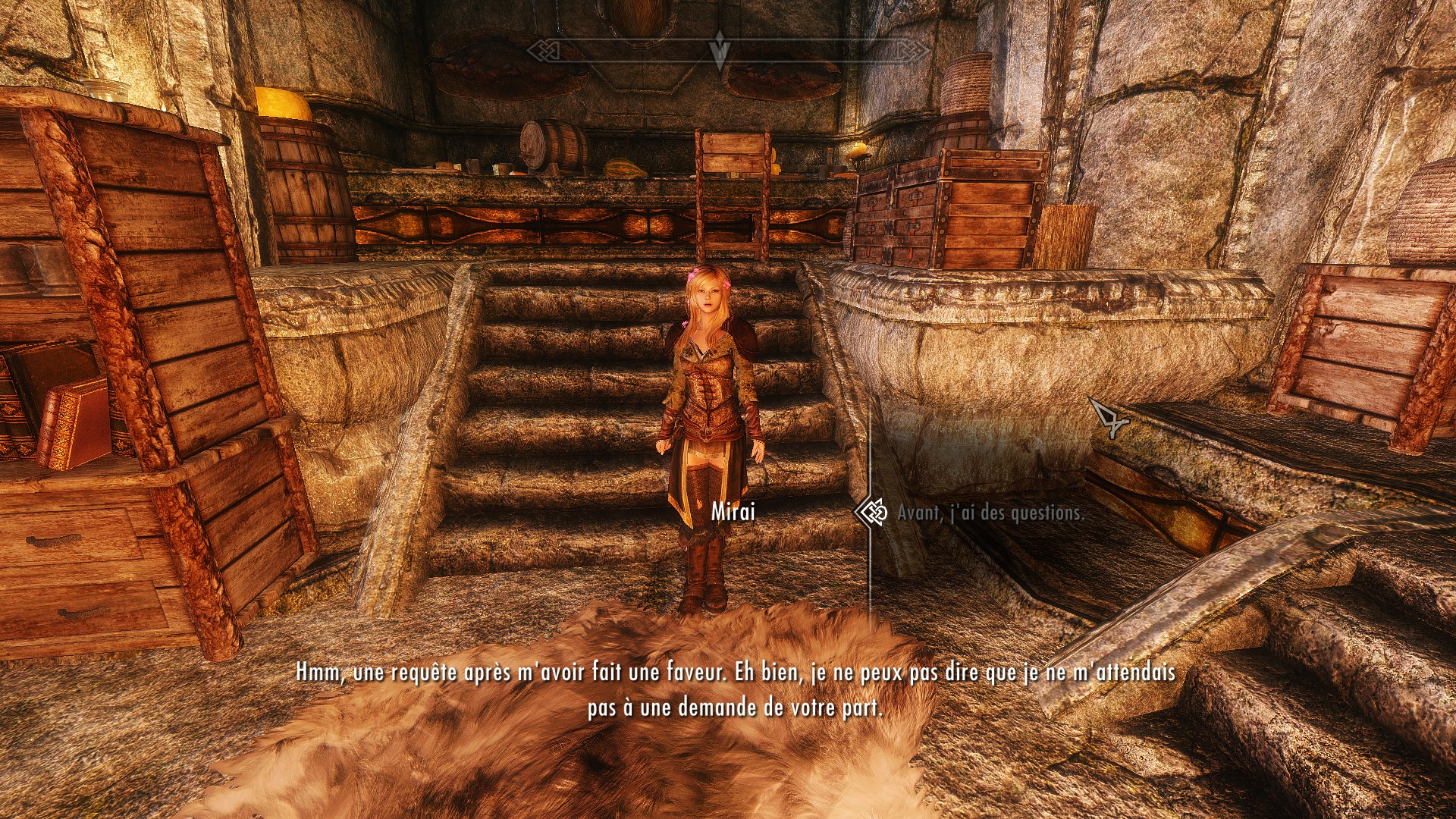Choose the "Avant, j'ai des questions." reply

point(990,513)
